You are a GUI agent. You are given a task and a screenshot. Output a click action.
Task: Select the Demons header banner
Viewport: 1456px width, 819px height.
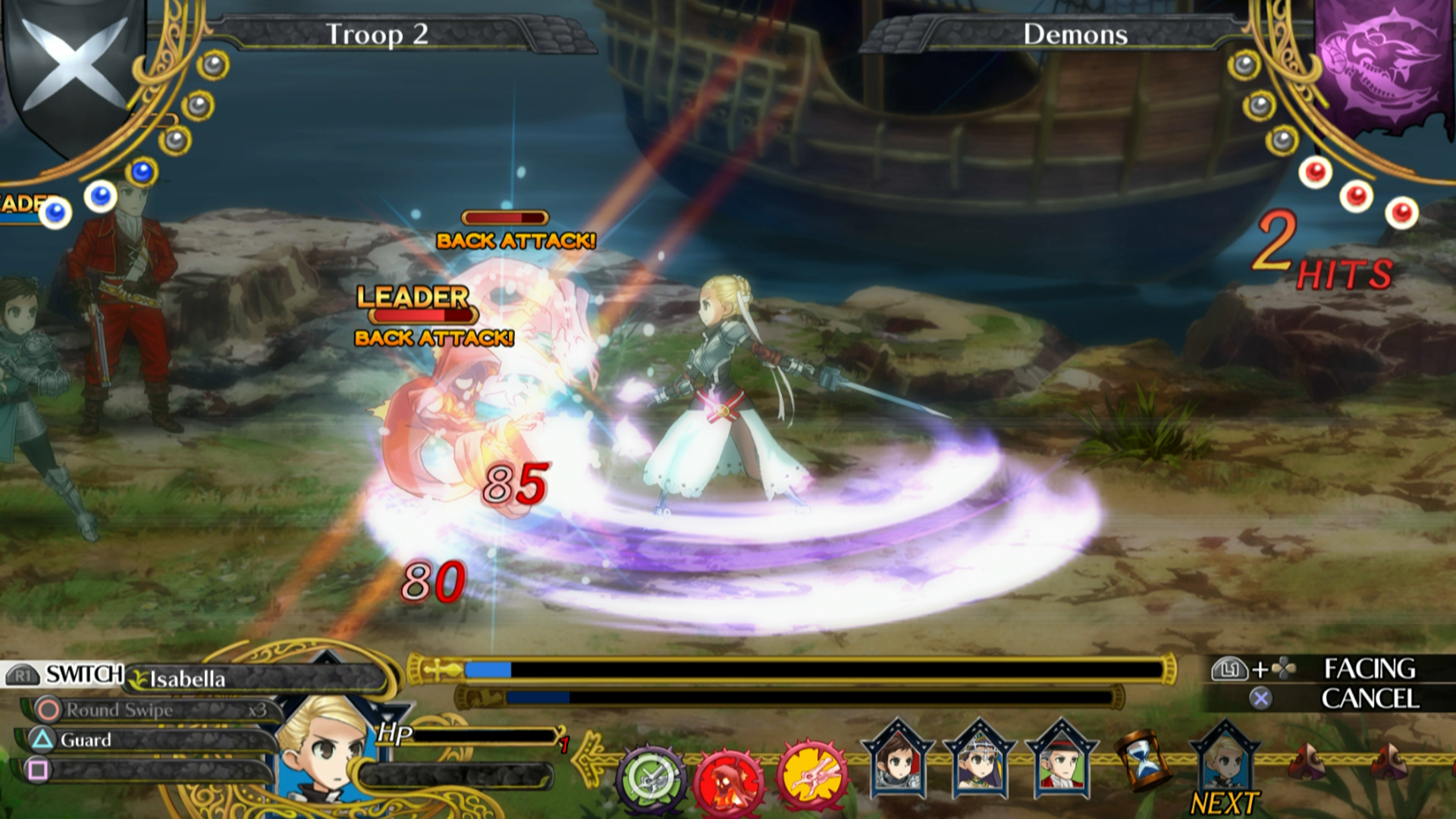point(1076,34)
